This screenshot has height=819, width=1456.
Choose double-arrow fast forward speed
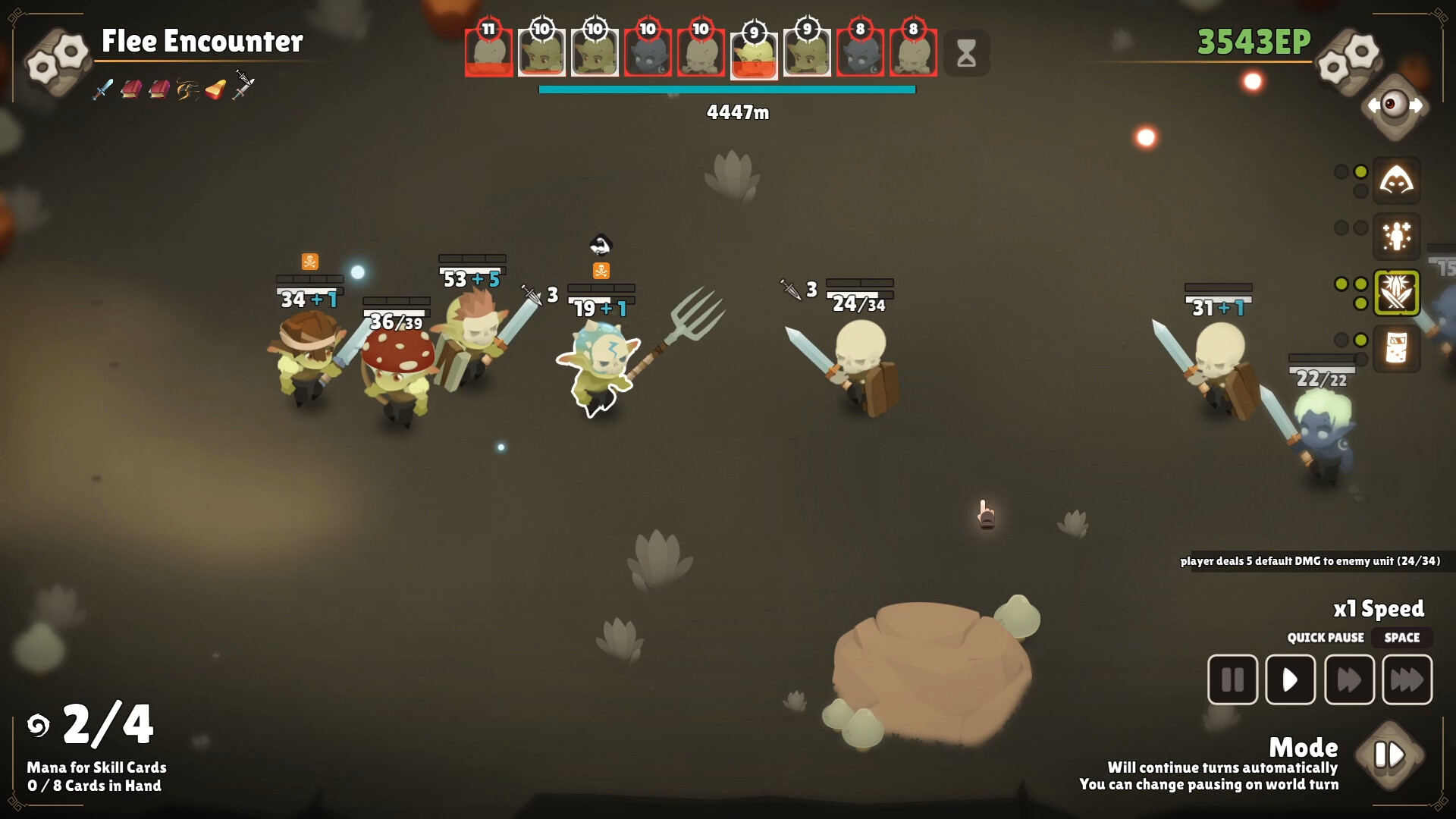tap(1348, 679)
